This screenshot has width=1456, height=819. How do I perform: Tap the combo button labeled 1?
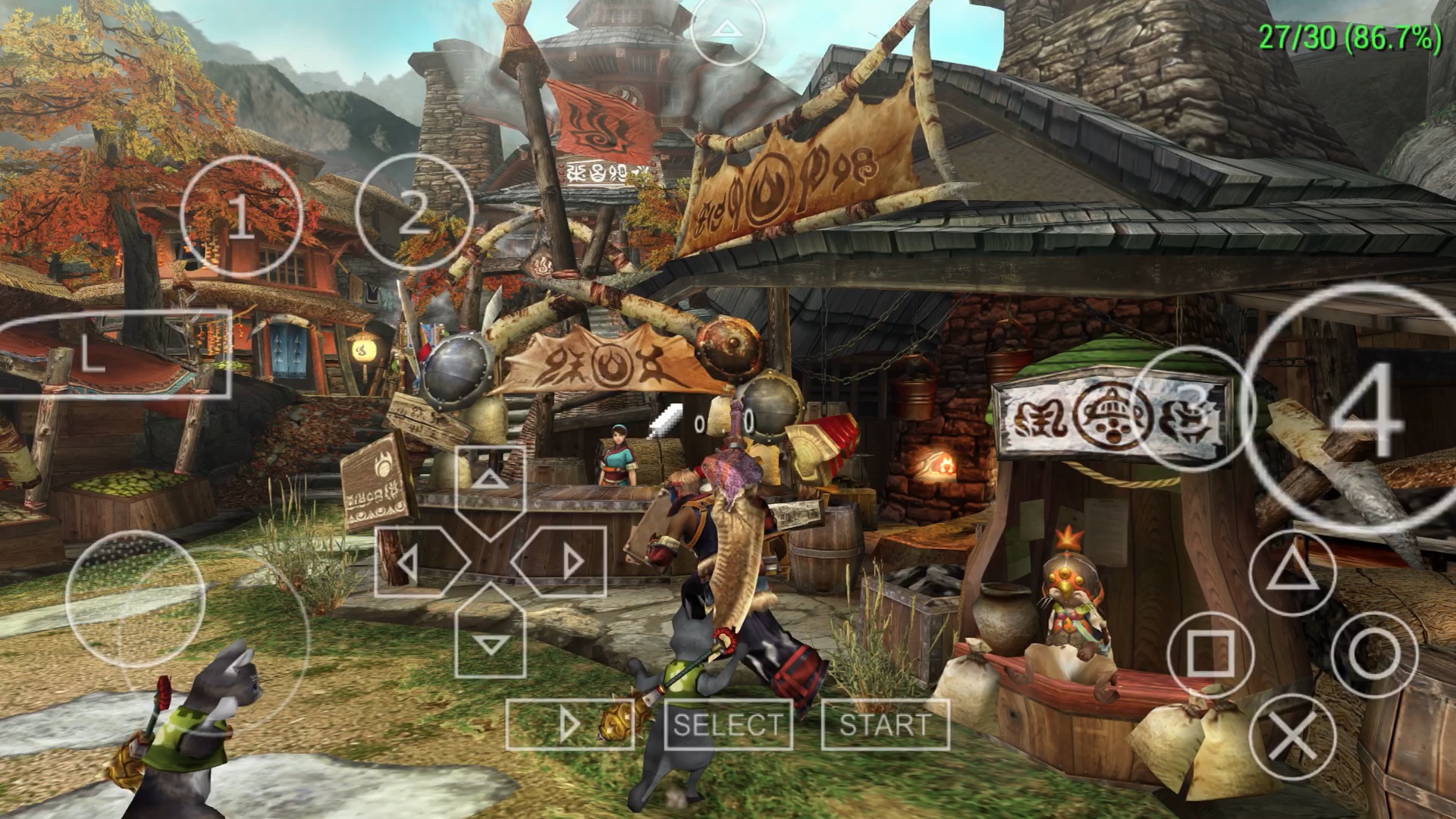click(240, 216)
